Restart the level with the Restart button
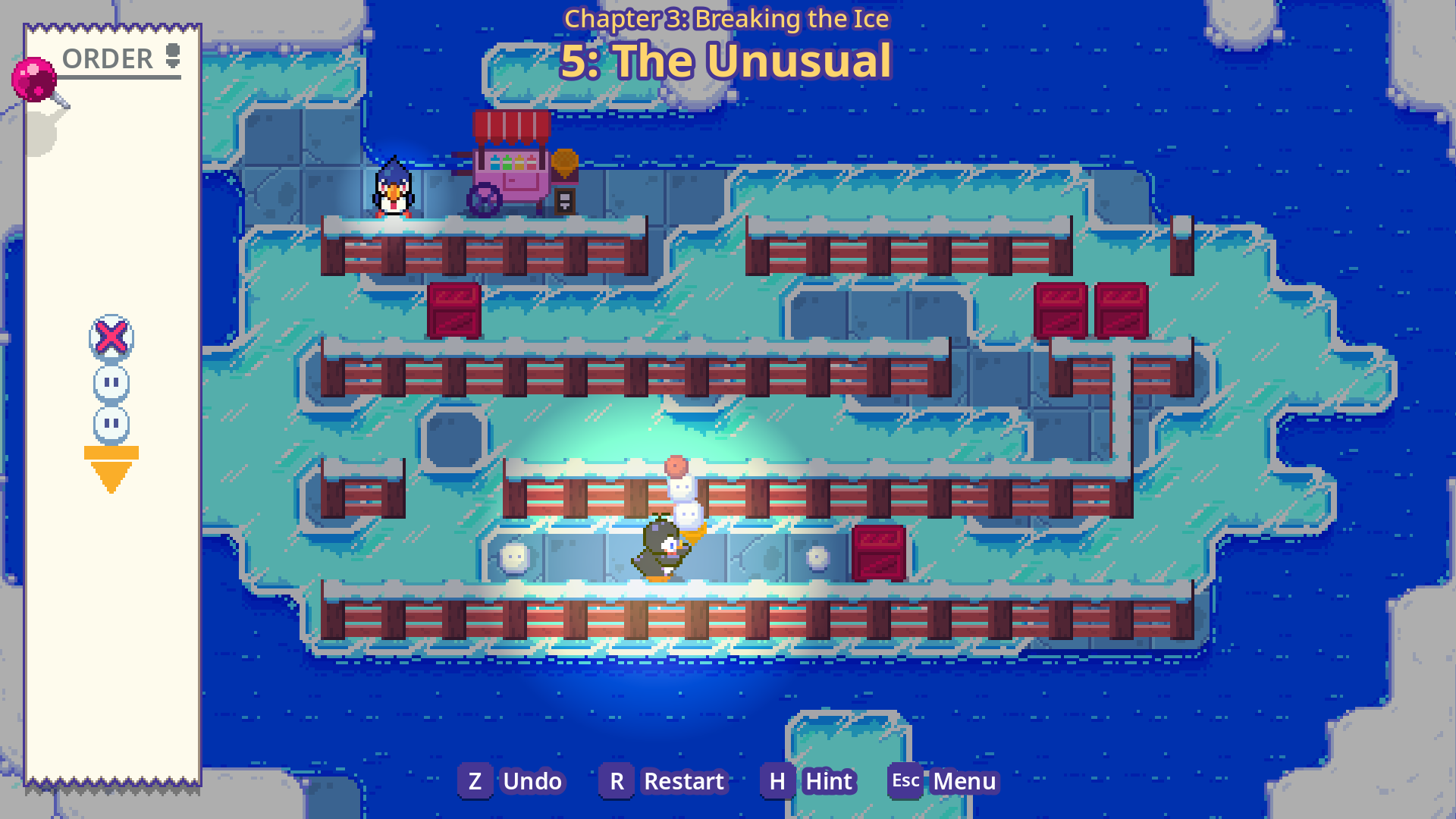Screen dimensions: 1456x819 [x=664, y=781]
